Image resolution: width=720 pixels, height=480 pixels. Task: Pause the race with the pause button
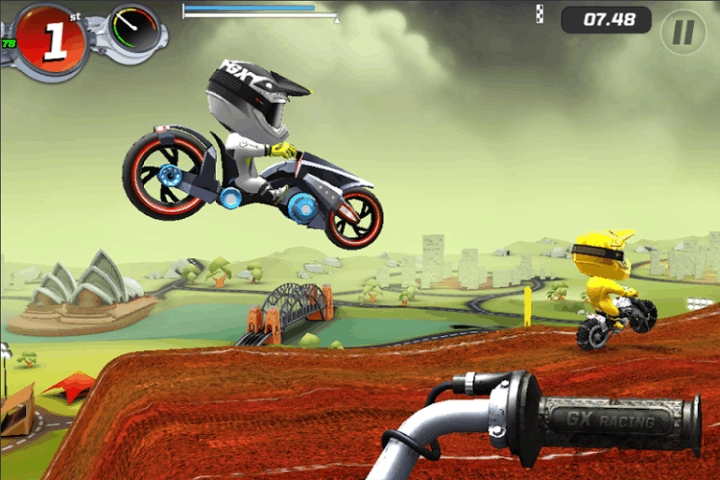pos(683,32)
